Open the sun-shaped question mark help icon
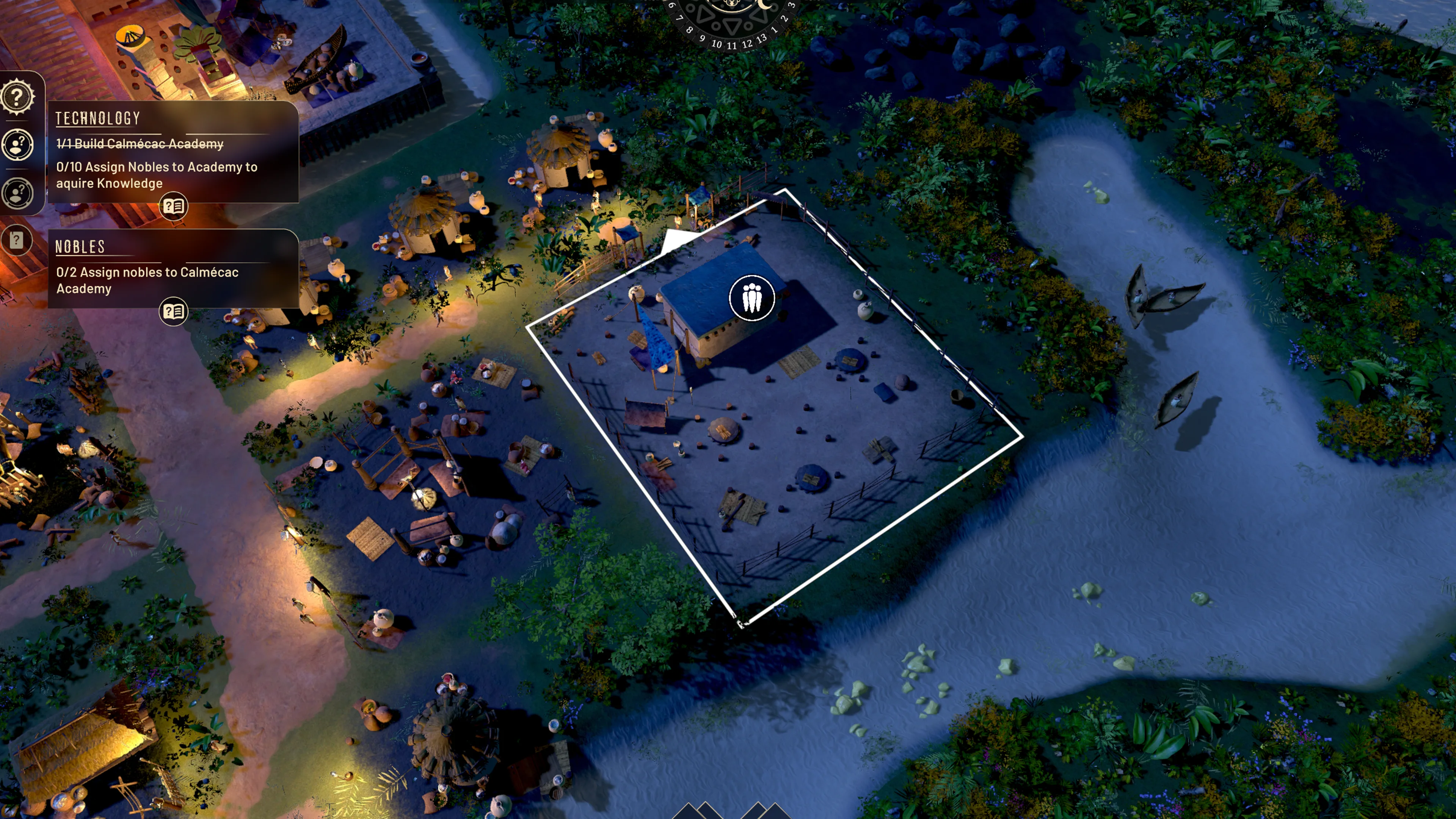The width and height of the screenshot is (1456, 819). (17, 97)
